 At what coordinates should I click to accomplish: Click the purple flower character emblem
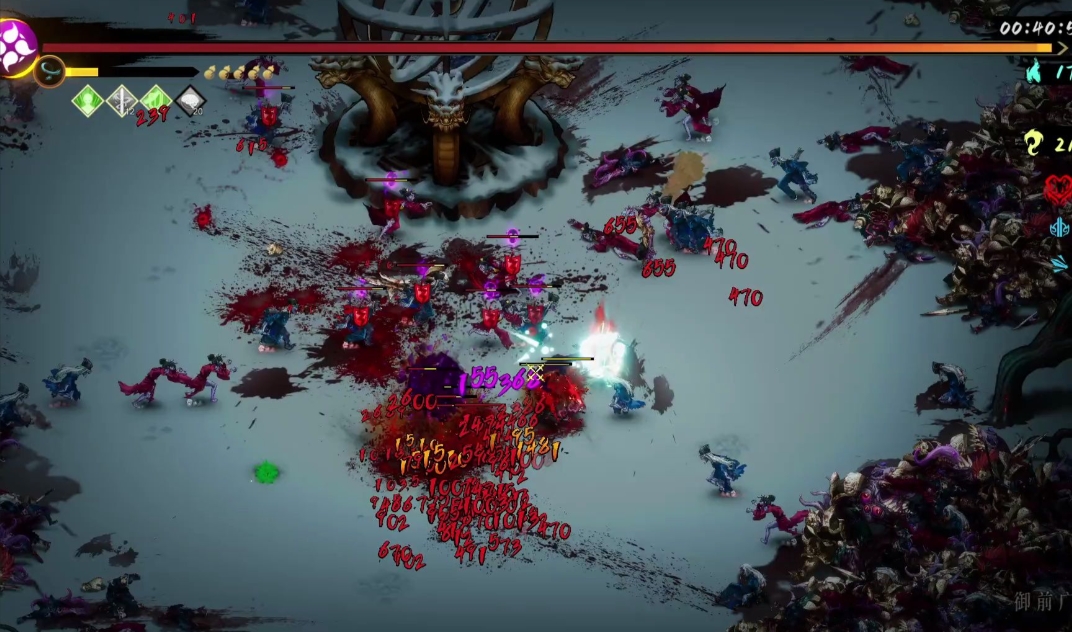tap(17, 45)
